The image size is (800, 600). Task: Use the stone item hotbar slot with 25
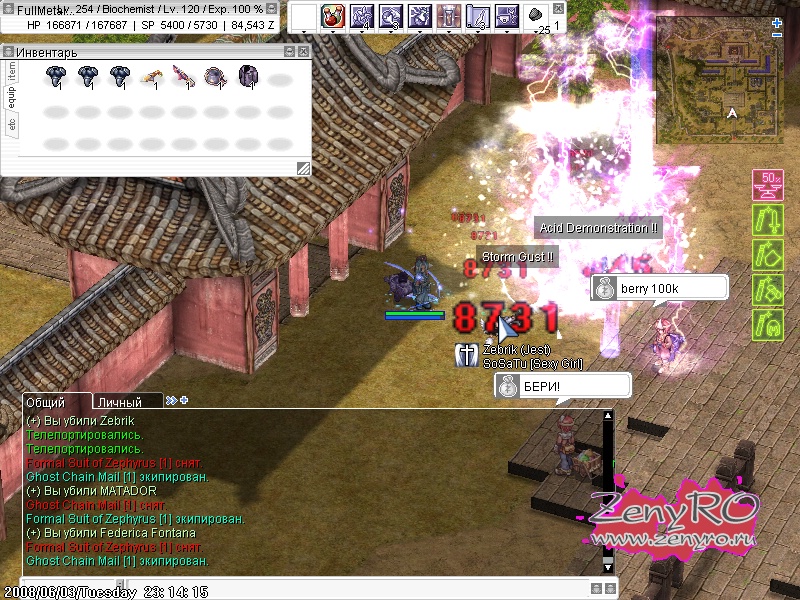(x=536, y=16)
